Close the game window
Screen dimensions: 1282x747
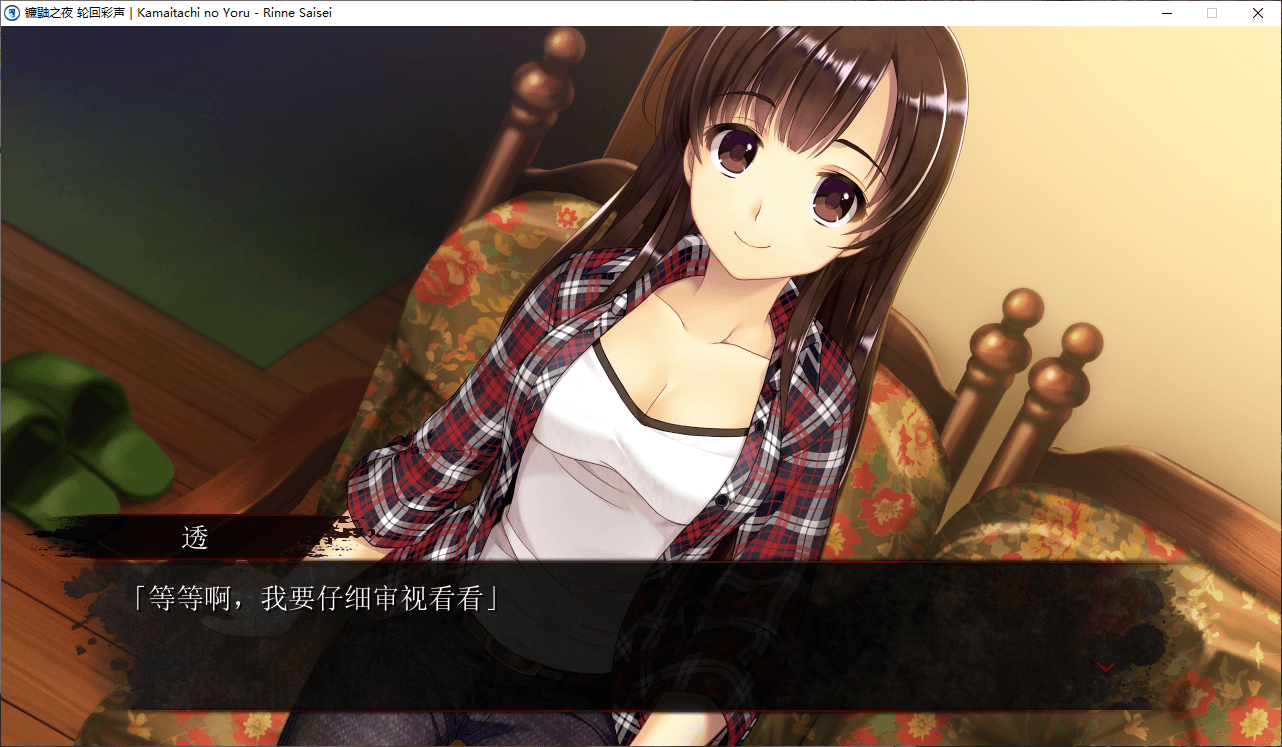tap(1257, 13)
